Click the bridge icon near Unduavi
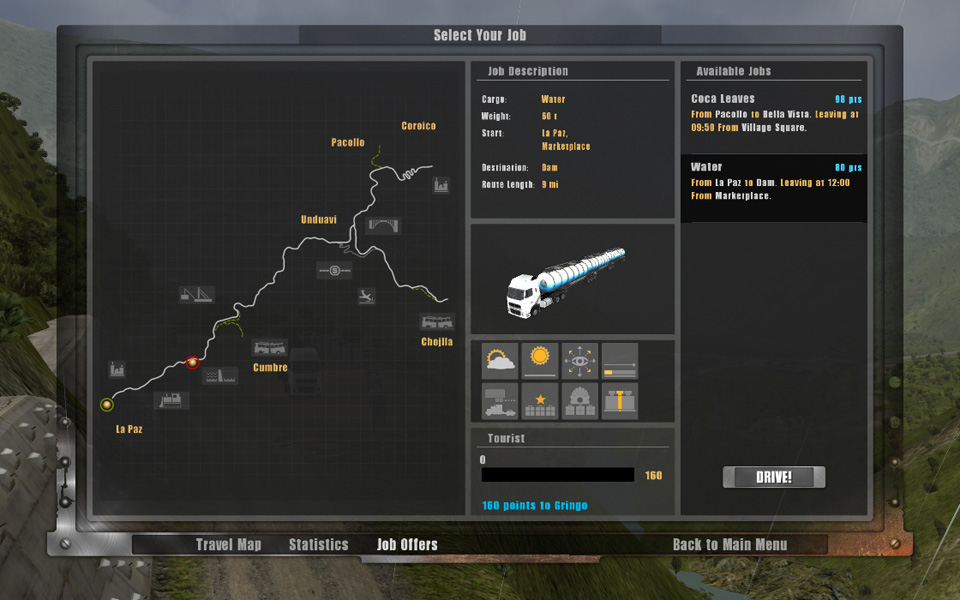 coord(384,225)
